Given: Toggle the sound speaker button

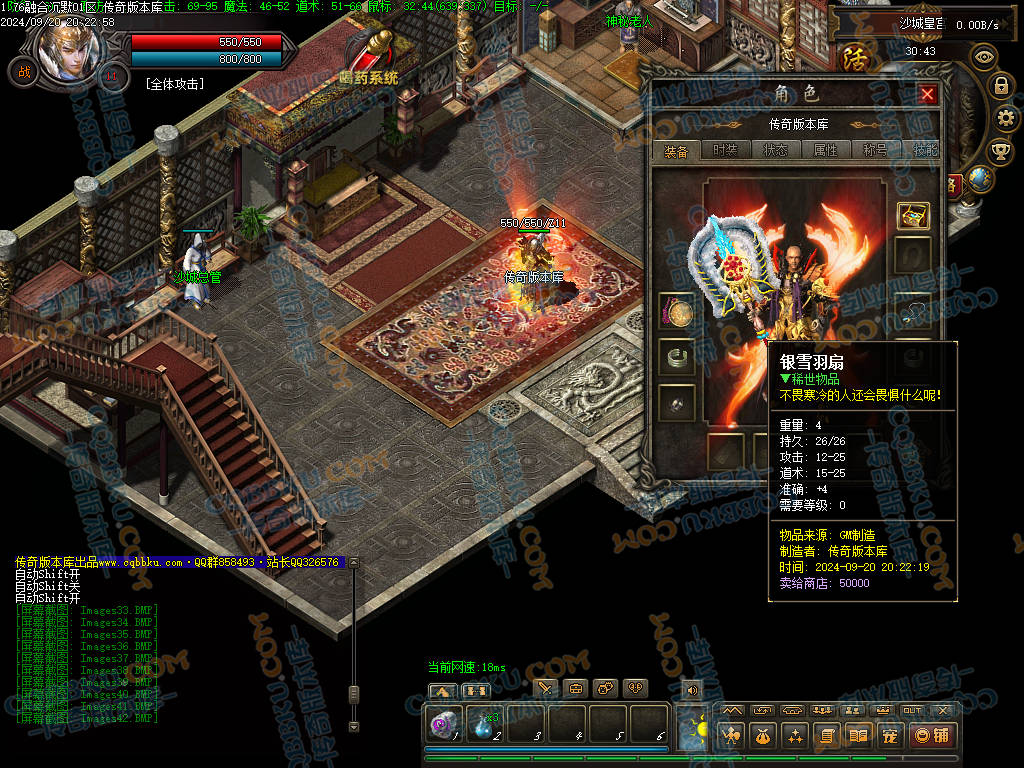Looking at the screenshot, I should (x=690, y=689).
